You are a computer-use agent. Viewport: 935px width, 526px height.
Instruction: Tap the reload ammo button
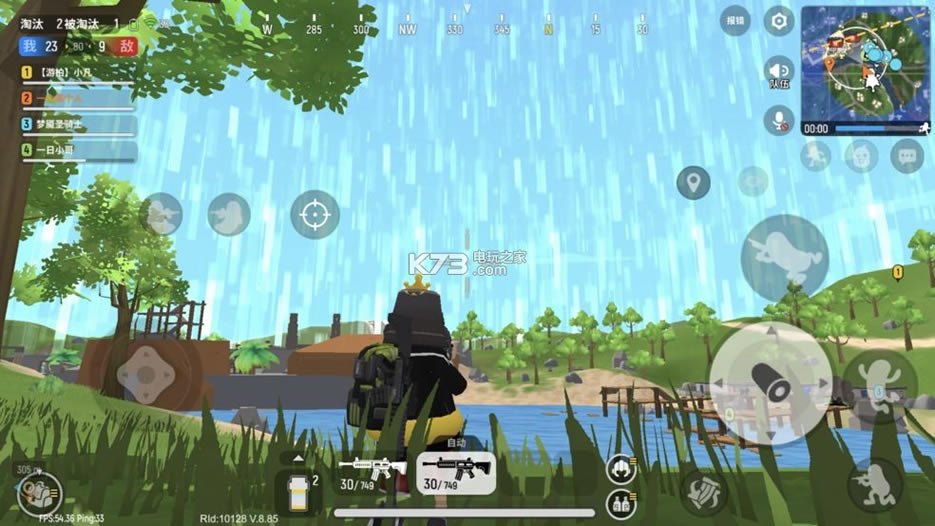tap(703, 492)
